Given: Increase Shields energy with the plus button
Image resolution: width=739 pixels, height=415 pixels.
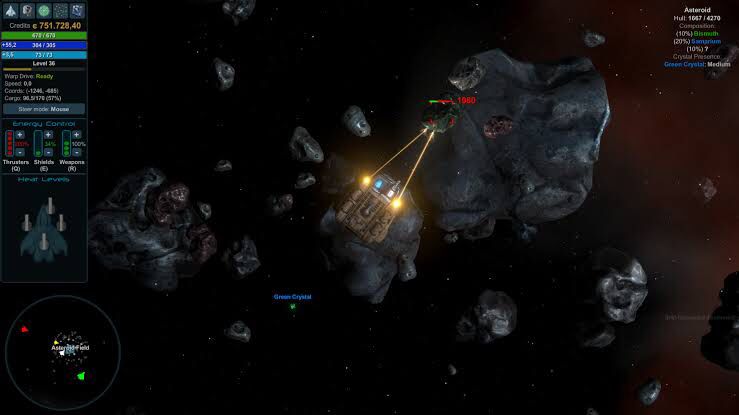Looking at the screenshot, I should click(x=48, y=134).
